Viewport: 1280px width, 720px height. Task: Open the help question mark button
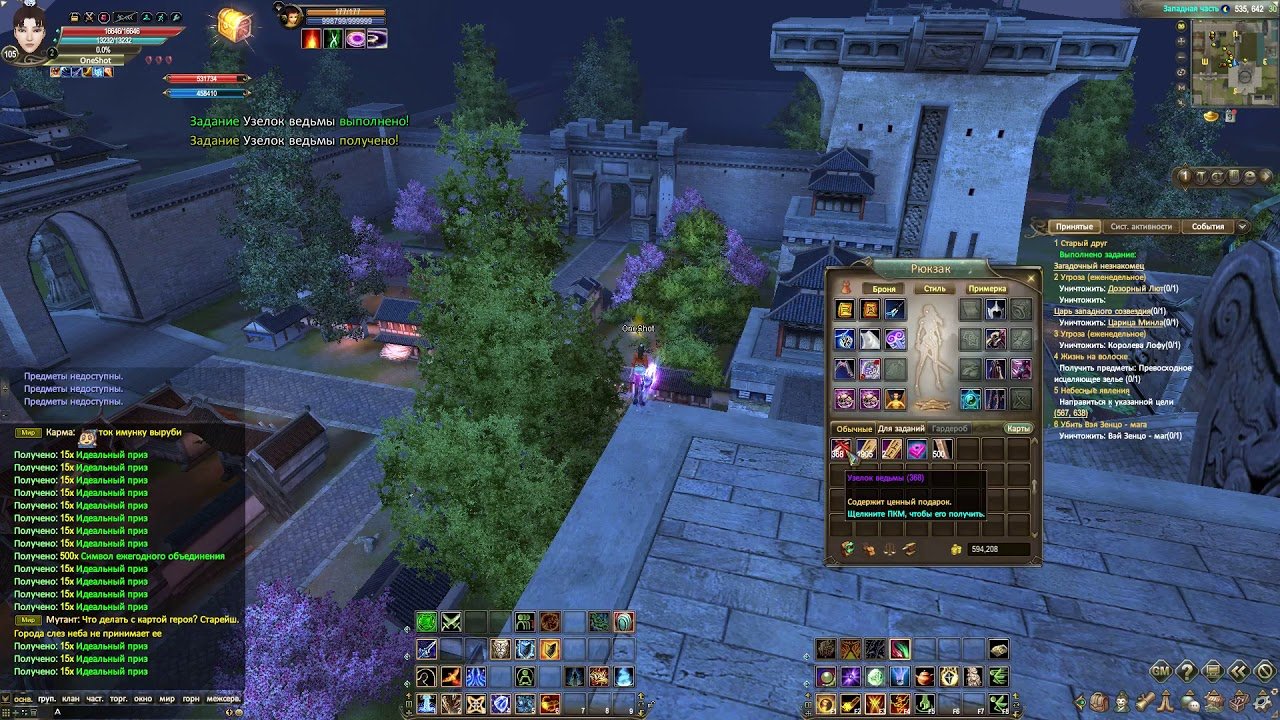coord(1187,671)
